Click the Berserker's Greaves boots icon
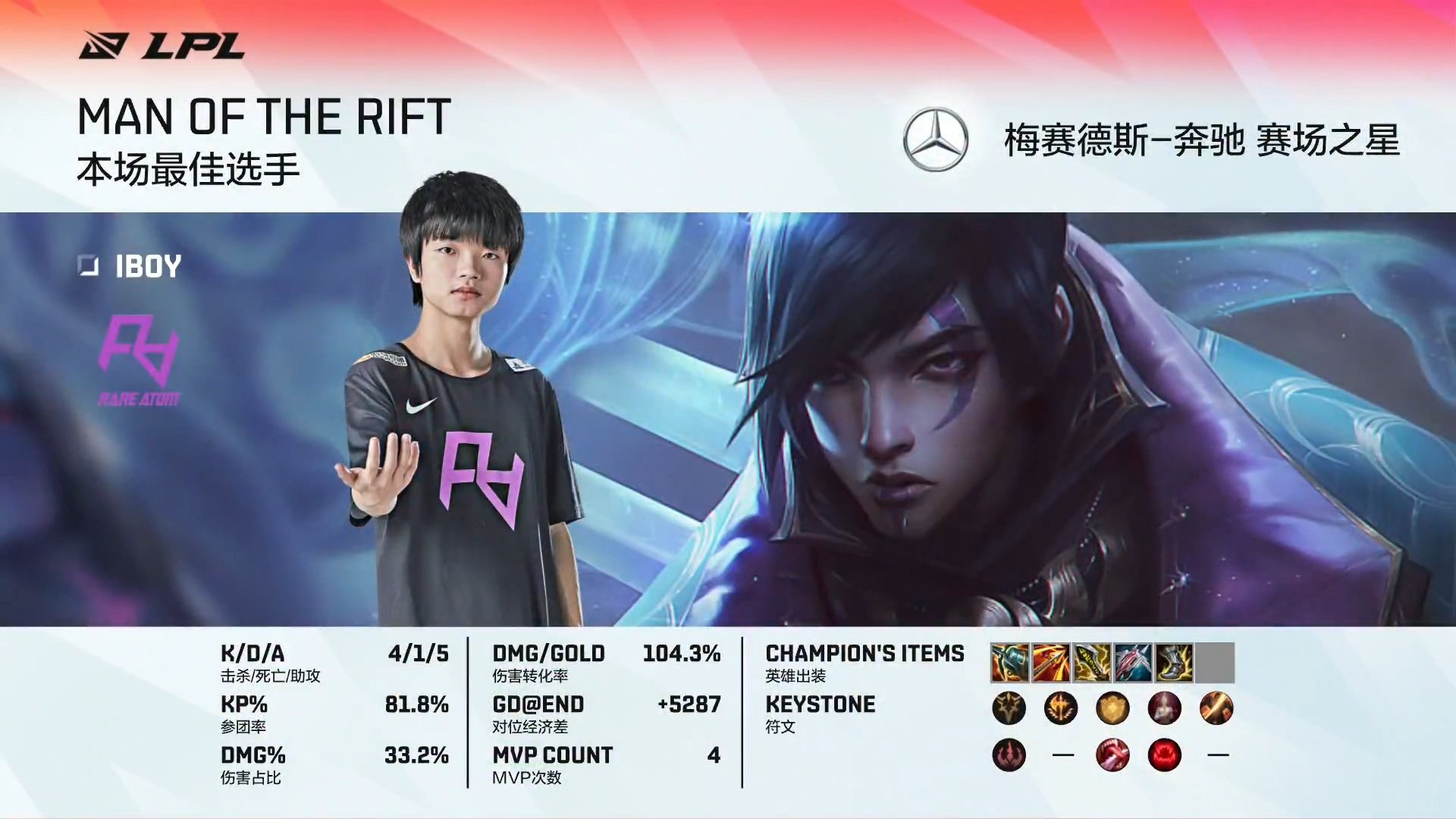The image size is (1456, 819). pos(1173,663)
